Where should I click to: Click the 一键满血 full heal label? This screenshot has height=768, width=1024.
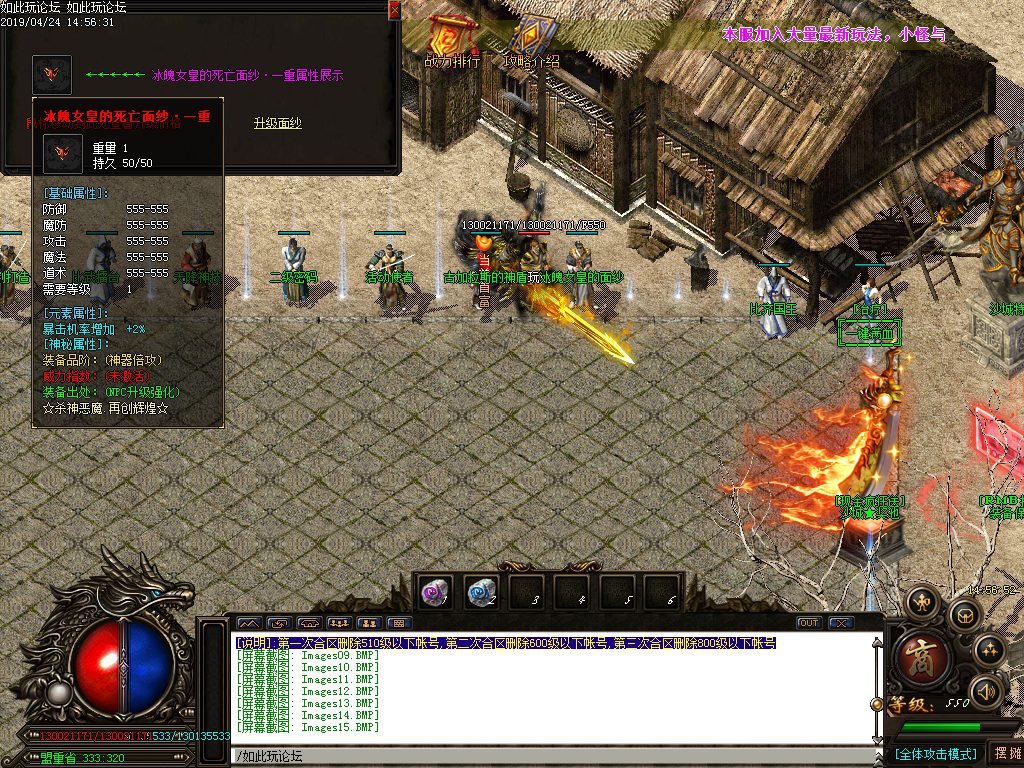point(869,333)
